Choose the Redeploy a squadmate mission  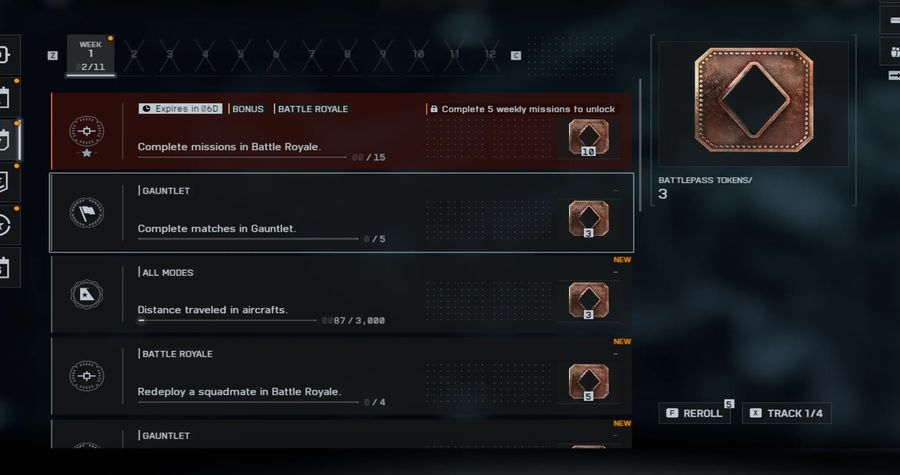pyautogui.click(x=340, y=377)
